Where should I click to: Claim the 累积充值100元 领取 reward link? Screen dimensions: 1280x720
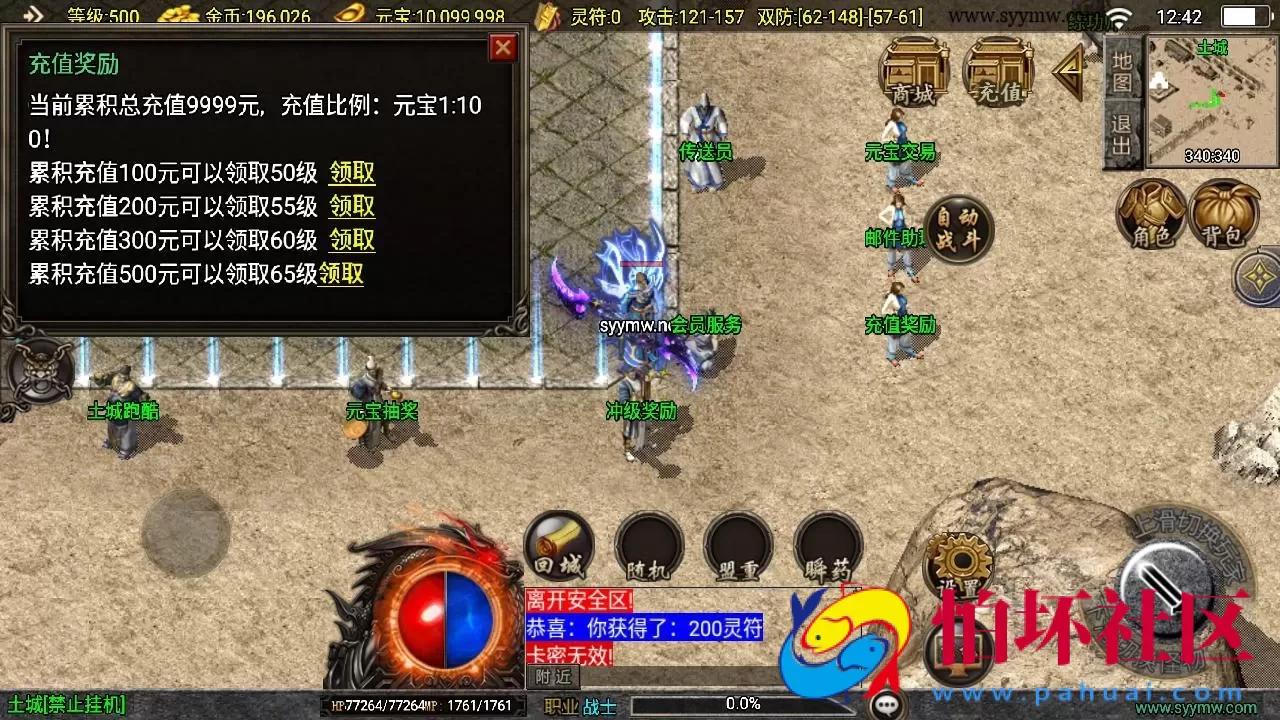click(x=350, y=173)
